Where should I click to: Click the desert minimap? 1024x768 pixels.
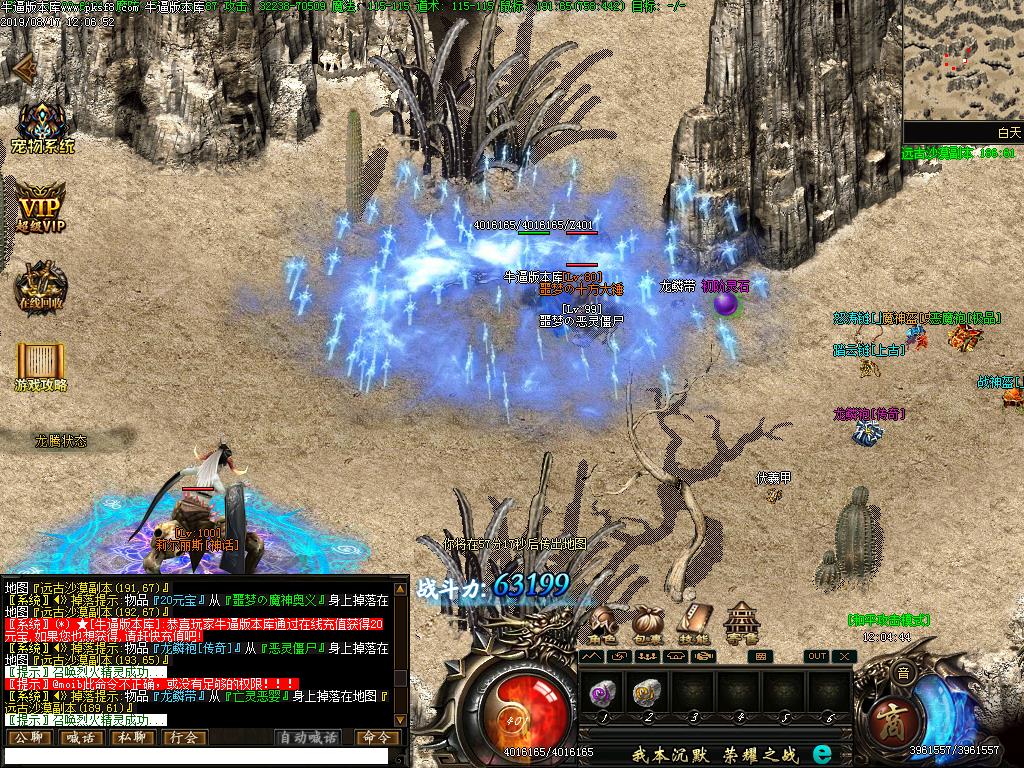pos(962,60)
